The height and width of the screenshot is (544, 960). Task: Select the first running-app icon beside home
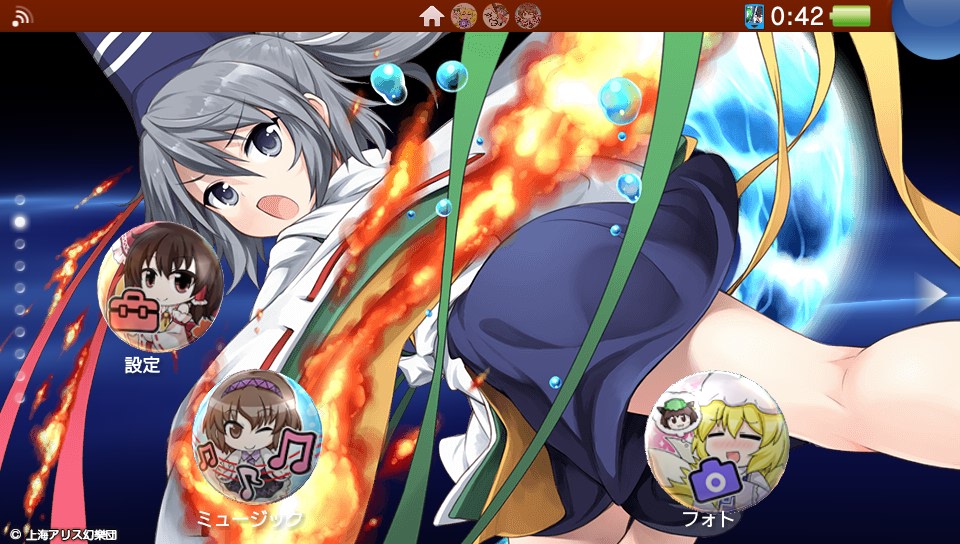[x=464, y=16]
